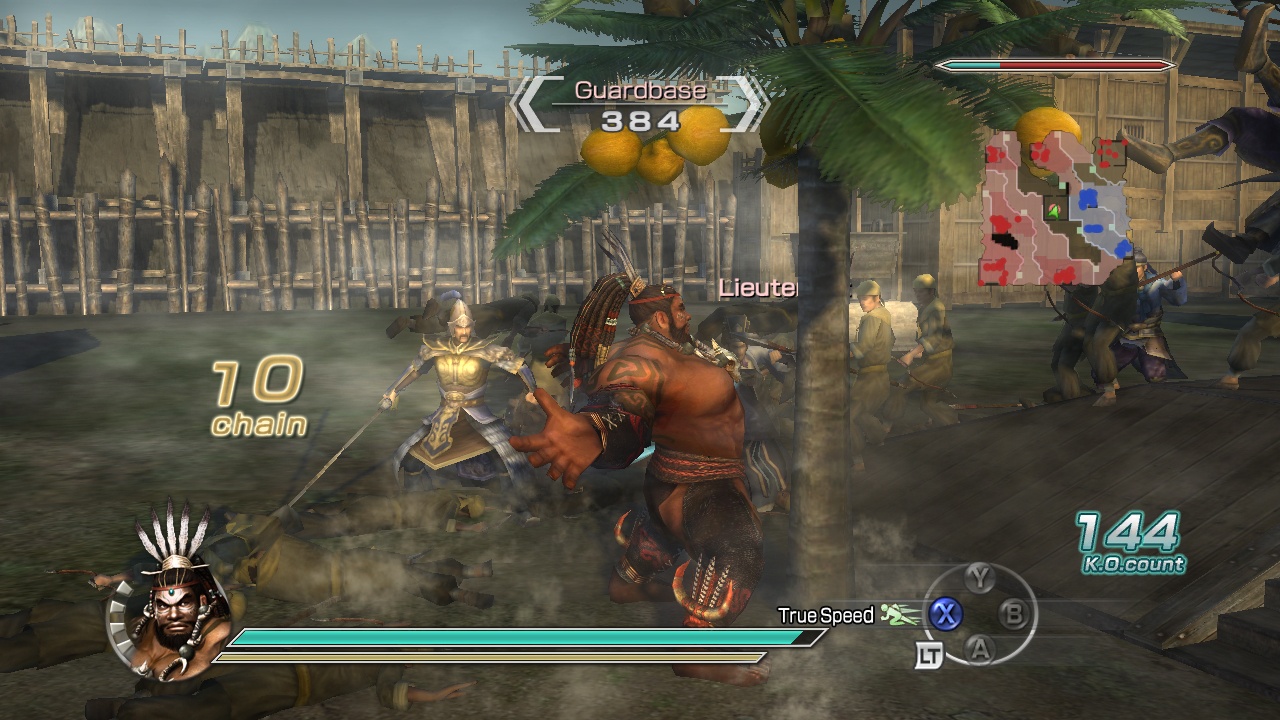Click the K.O. count display showing 144
The width and height of the screenshot is (1280, 720).
(1130, 544)
